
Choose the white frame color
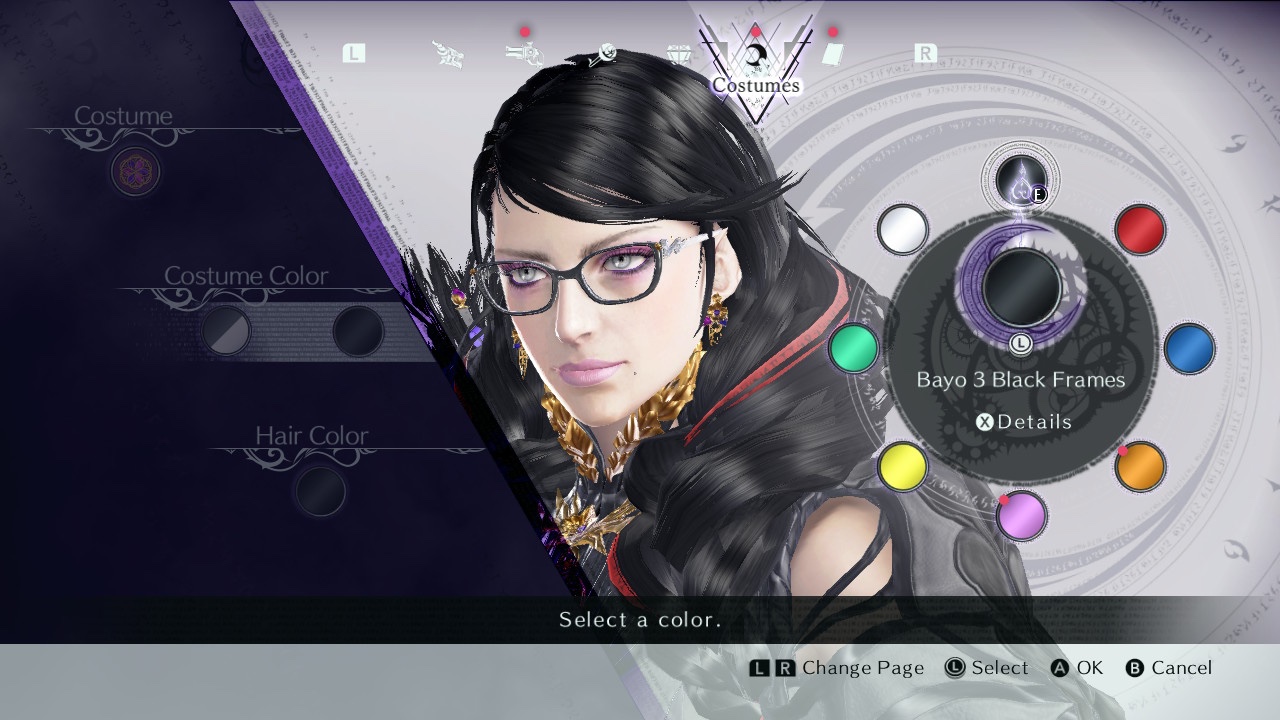[x=902, y=230]
